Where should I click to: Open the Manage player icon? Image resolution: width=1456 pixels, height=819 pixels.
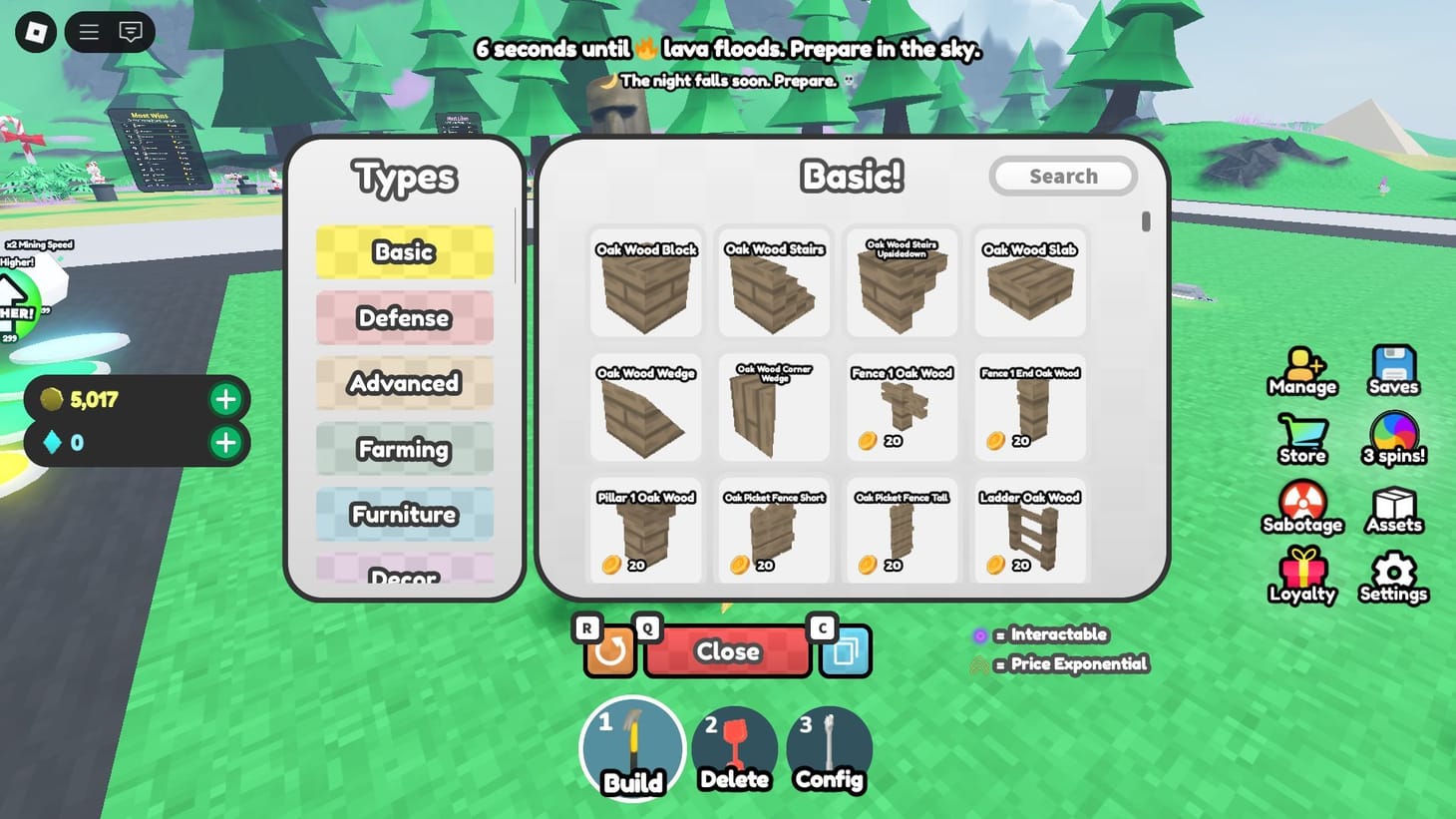[1301, 367]
